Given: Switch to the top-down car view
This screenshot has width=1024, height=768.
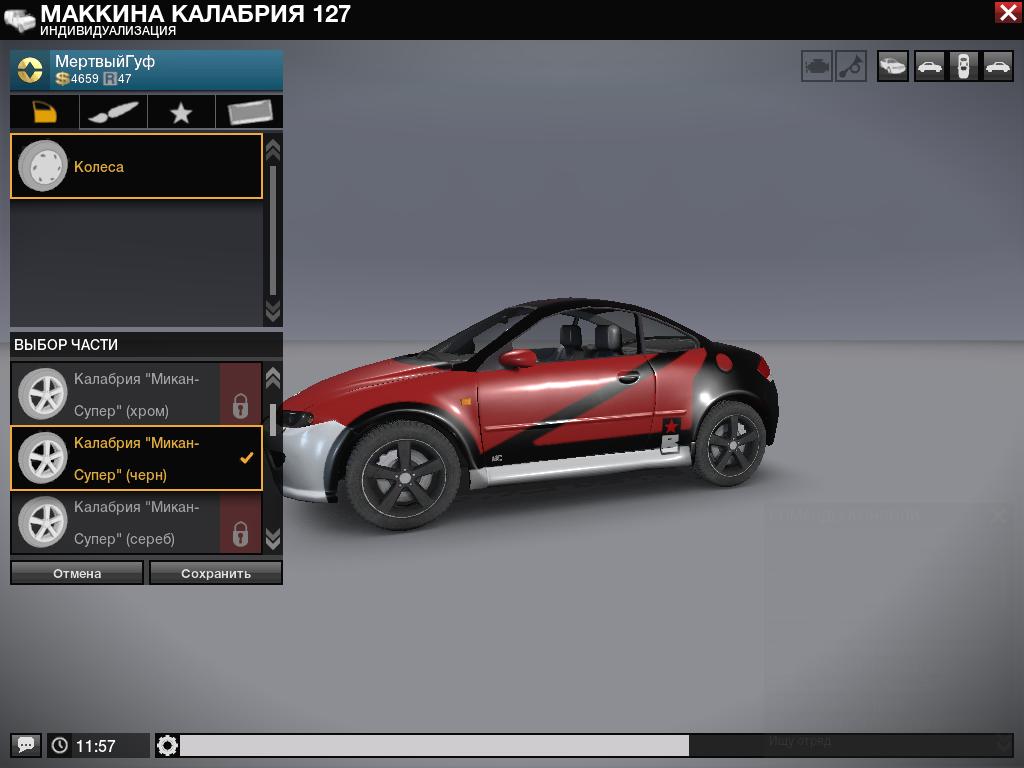Looking at the screenshot, I should point(963,67).
